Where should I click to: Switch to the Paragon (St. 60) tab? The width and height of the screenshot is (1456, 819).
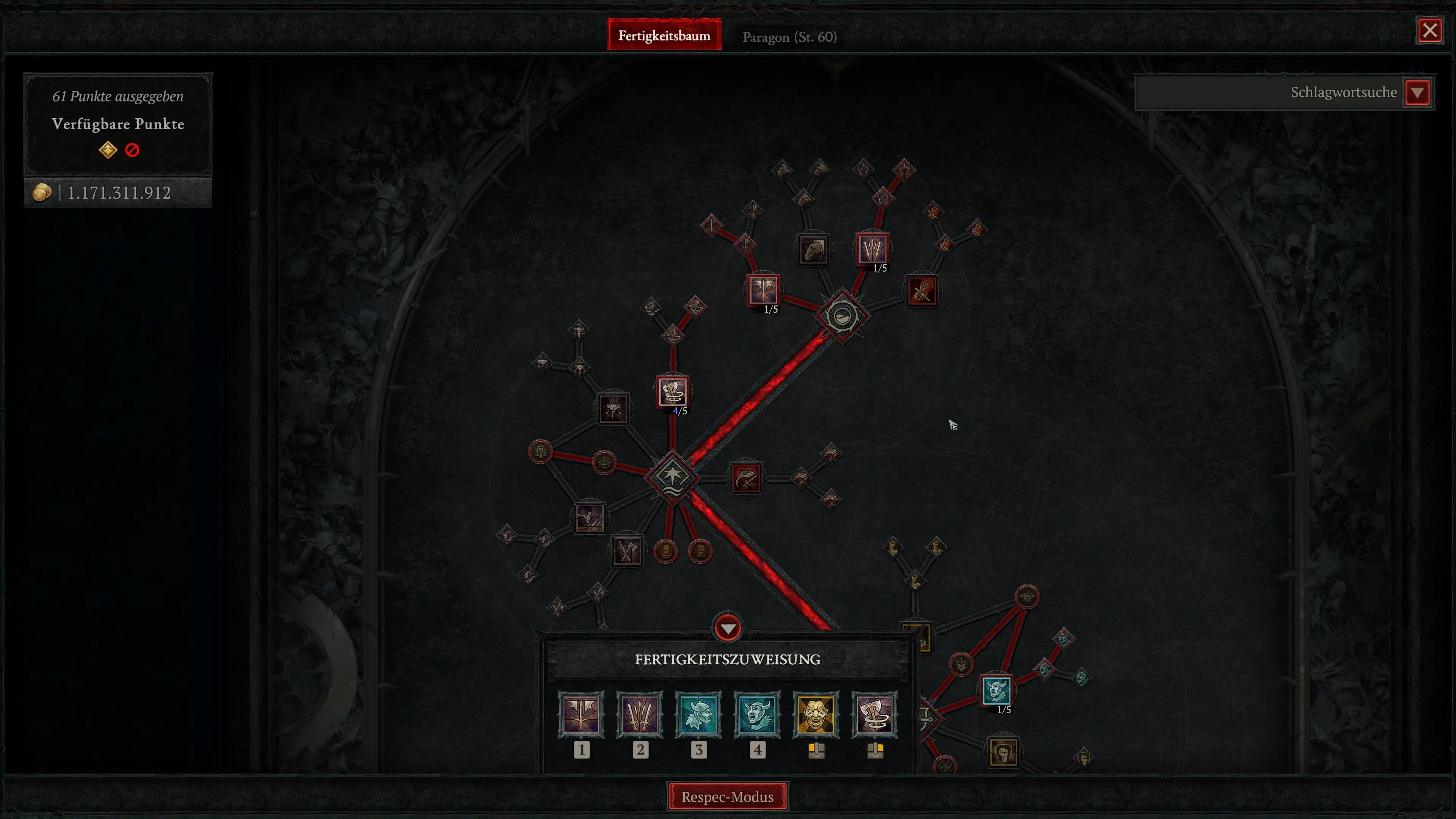point(789,37)
